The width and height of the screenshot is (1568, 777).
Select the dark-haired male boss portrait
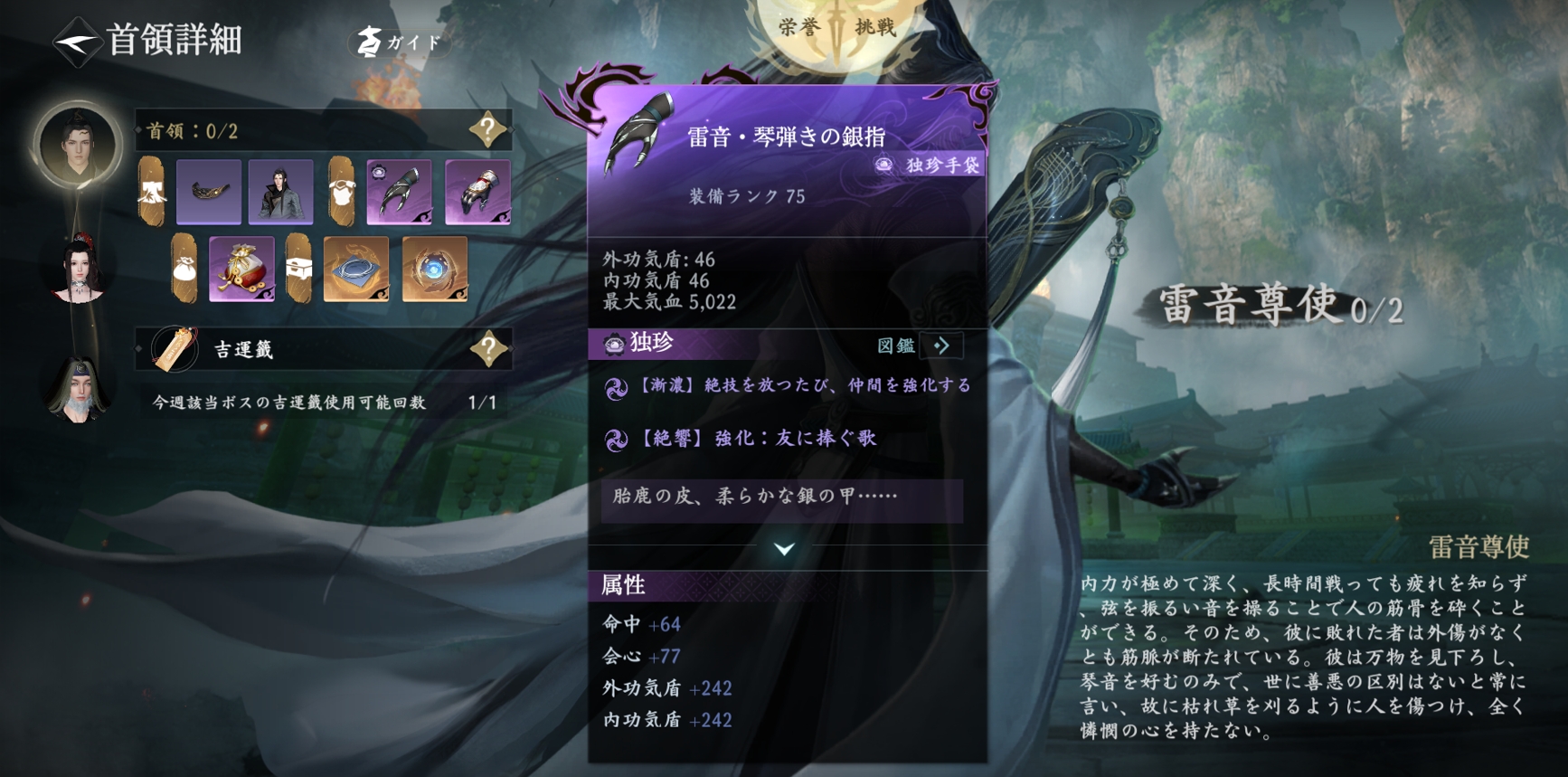tap(78, 145)
